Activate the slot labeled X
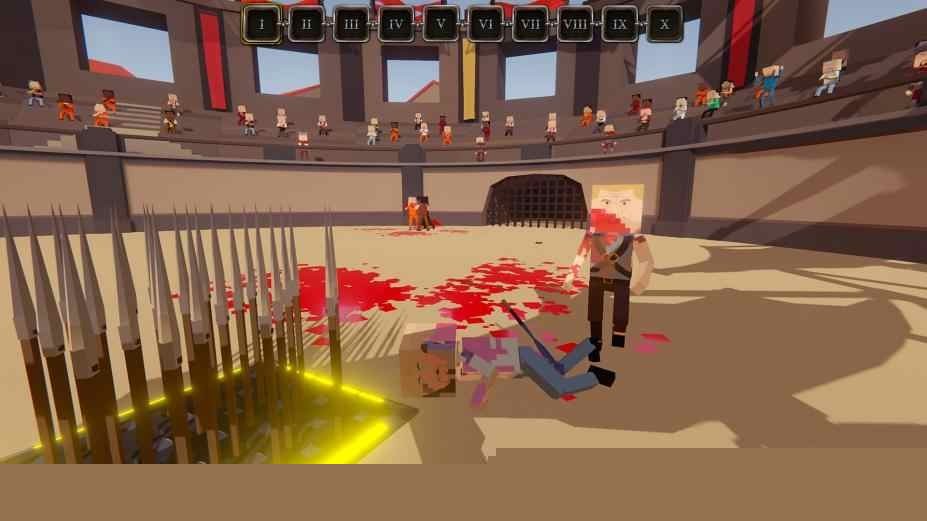 (664, 24)
